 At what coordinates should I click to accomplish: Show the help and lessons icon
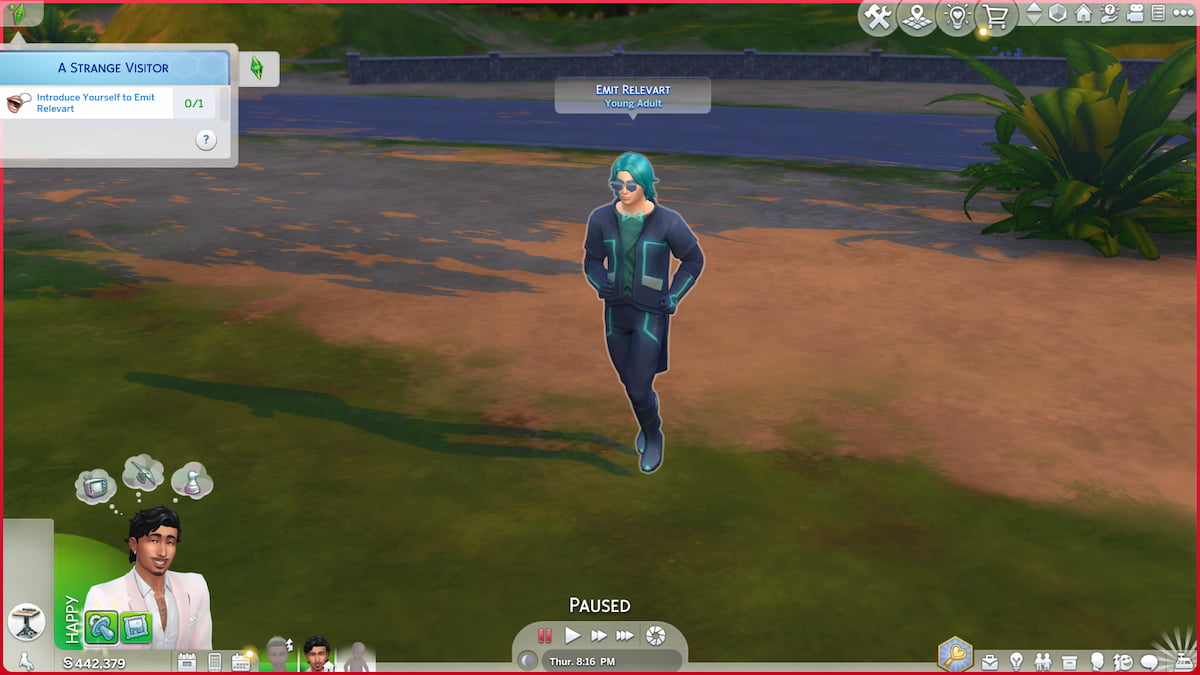tap(1110, 14)
